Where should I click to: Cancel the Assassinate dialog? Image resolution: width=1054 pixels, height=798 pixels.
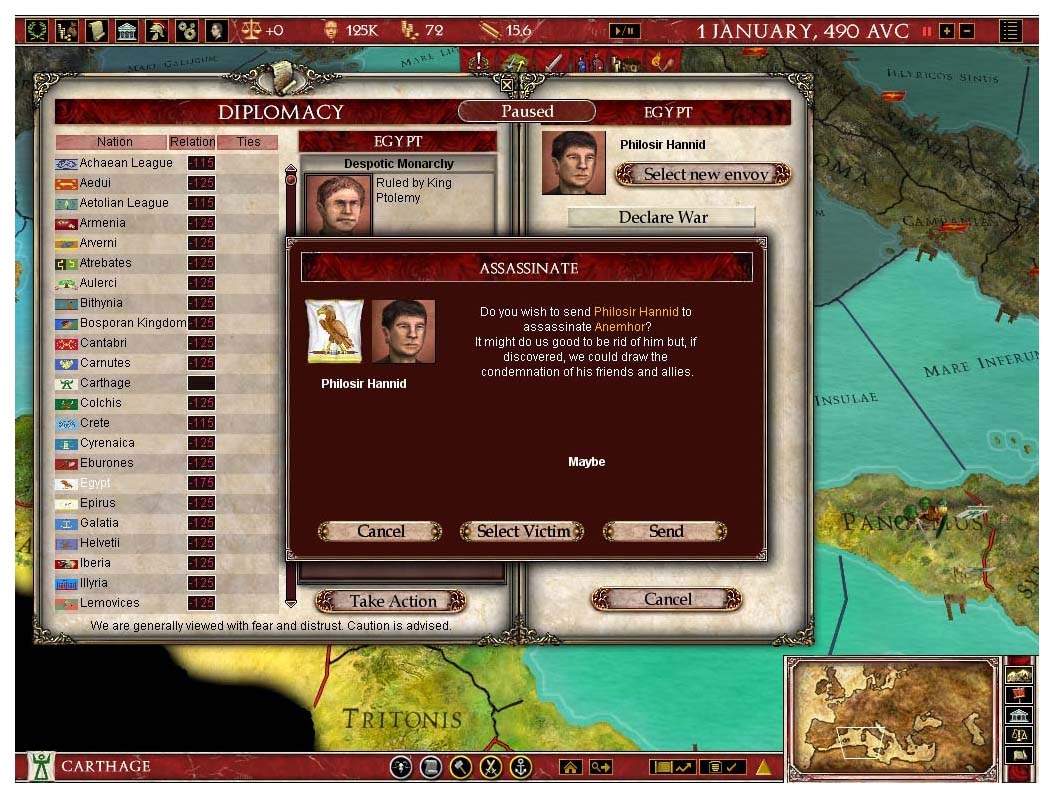(380, 531)
